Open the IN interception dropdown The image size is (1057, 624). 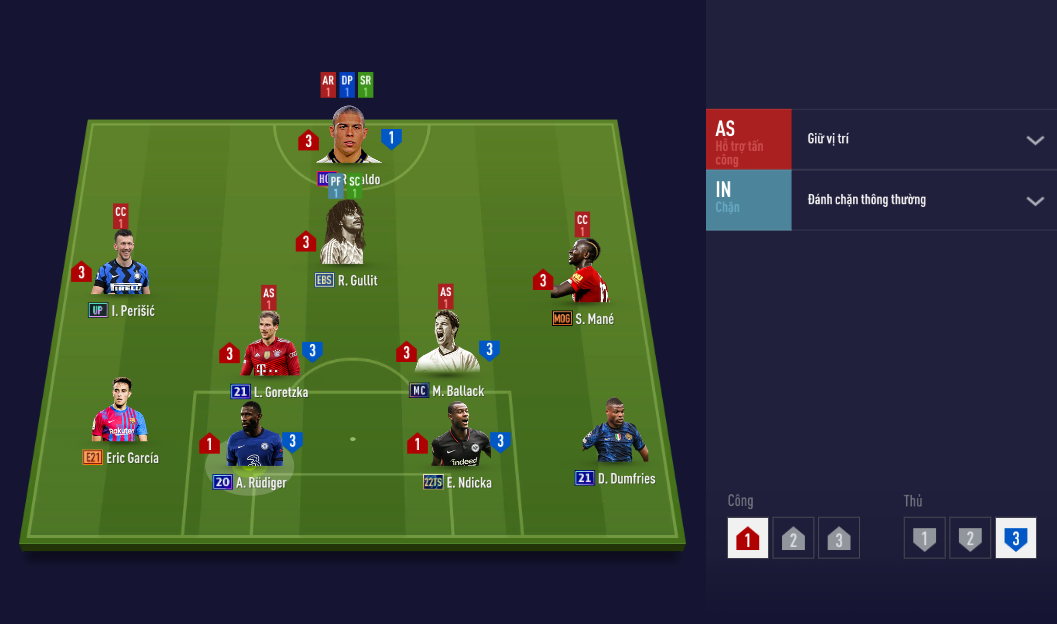1035,201
